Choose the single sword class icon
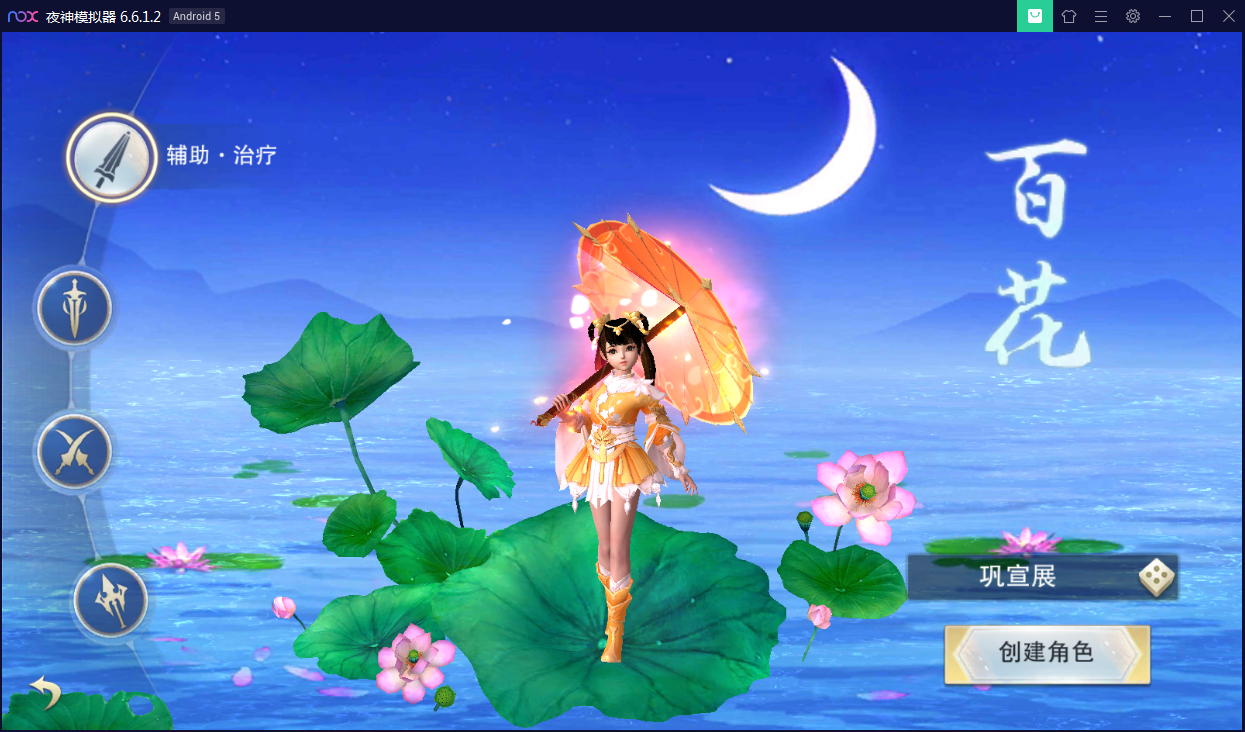Image resolution: width=1245 pixels, height=732 pixels. pos(74,308)
